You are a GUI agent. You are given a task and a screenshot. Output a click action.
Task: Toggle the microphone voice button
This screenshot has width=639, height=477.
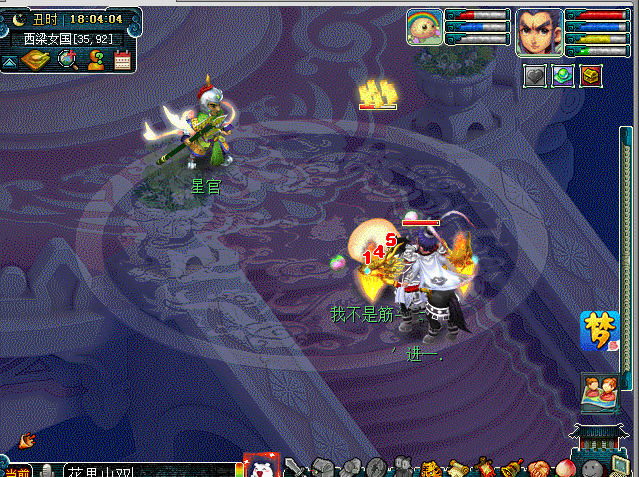pos(47,470)
